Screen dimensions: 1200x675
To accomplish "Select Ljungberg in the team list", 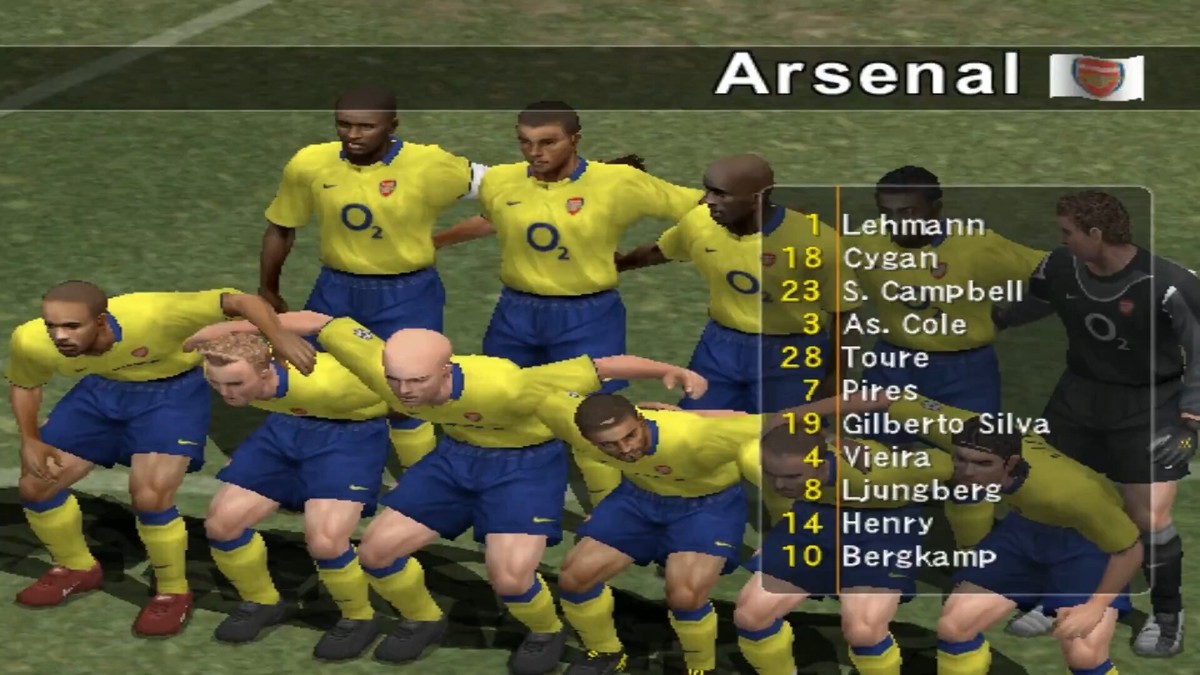I will [921, 490].
